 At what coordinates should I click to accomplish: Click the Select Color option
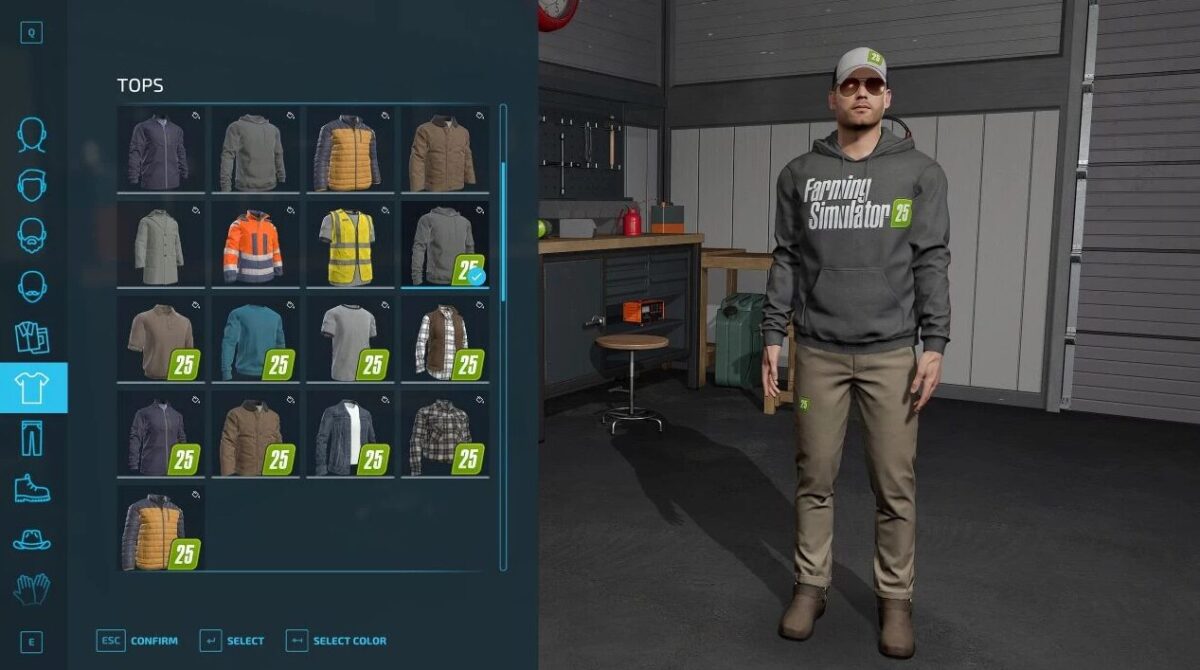(x=336, y=641)
